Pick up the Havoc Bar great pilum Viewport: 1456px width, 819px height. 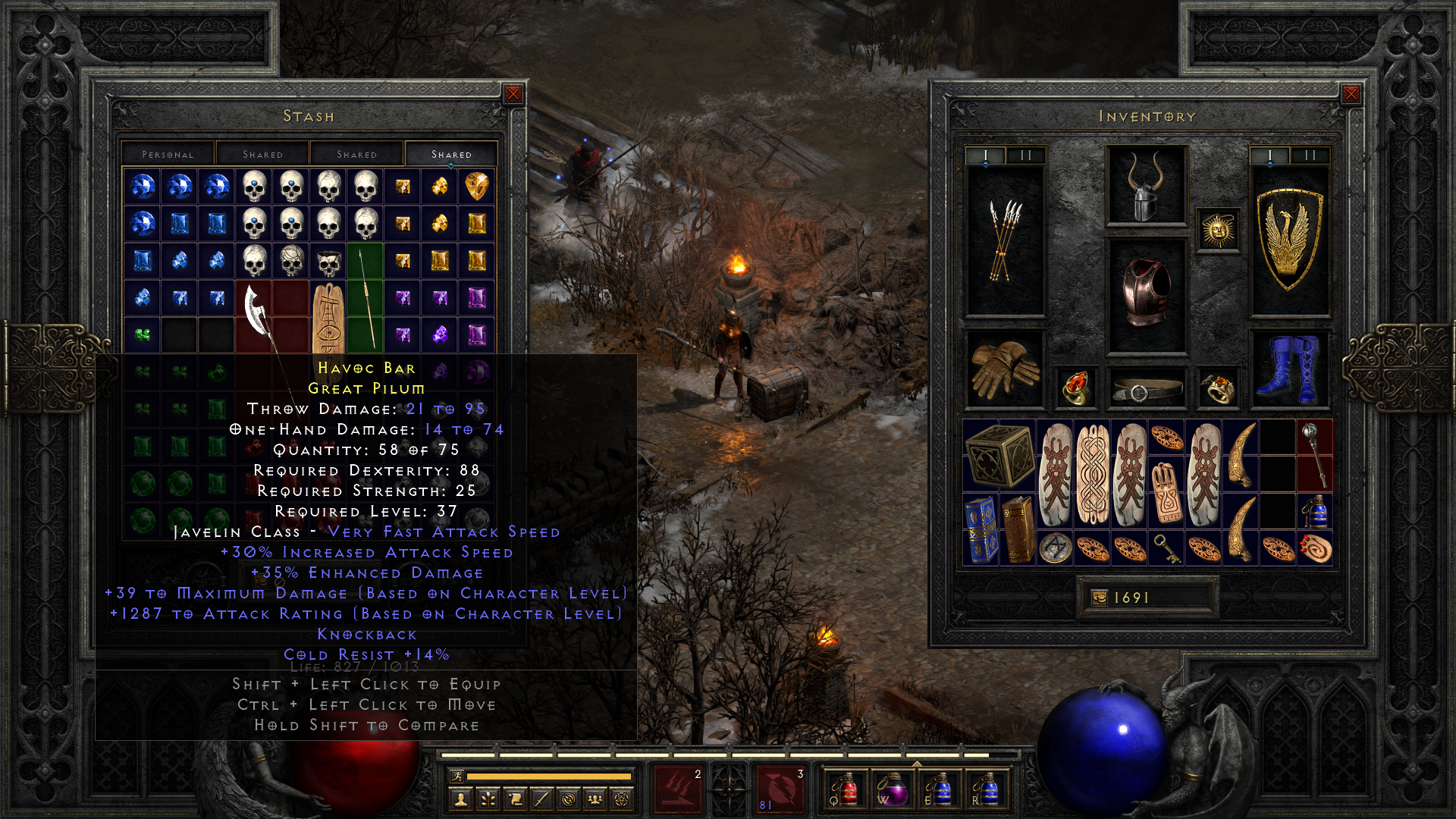coord(366,297)
